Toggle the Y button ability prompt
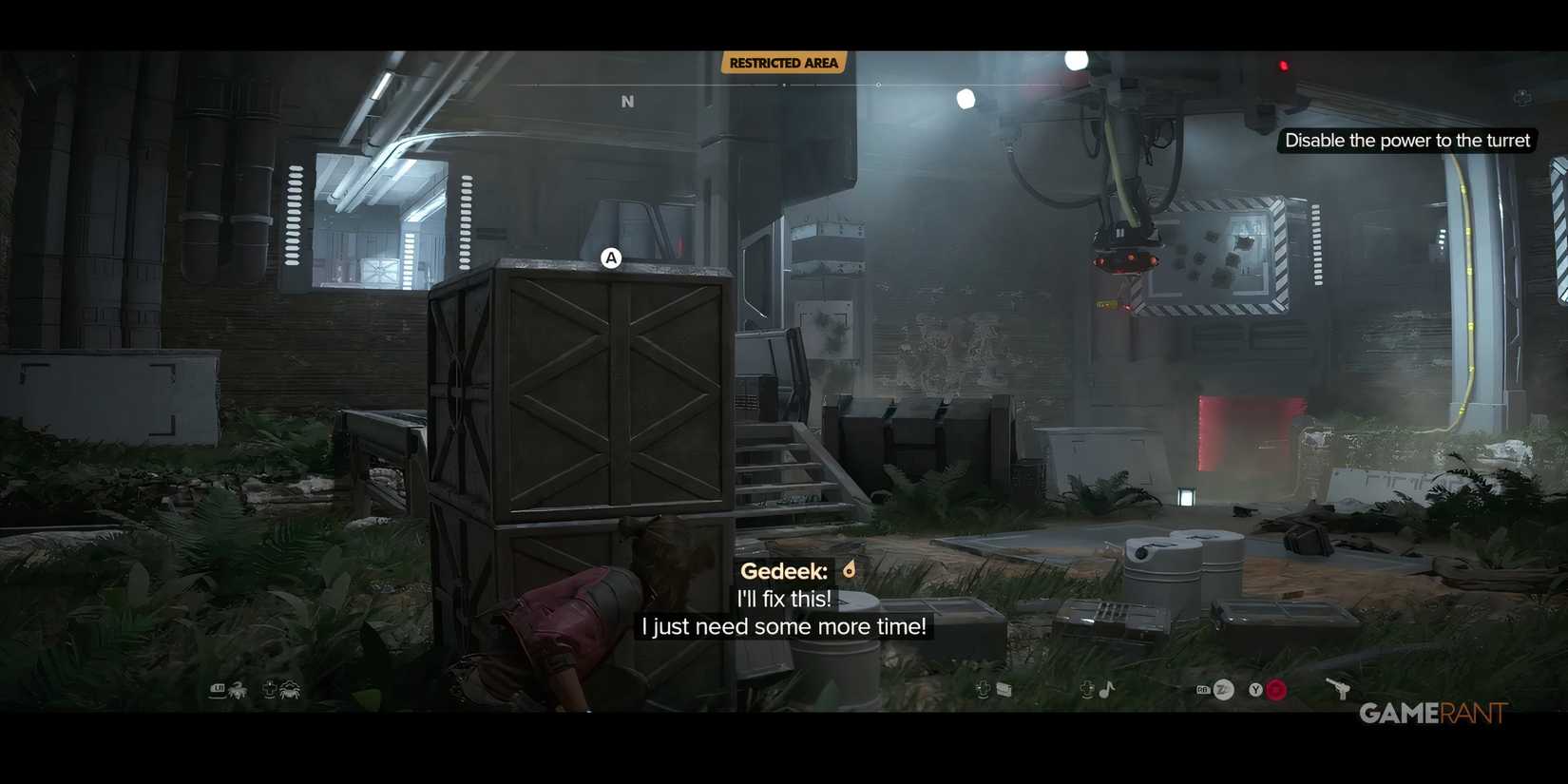Viewport: 1568px width, 784px height. (1255, 689)
